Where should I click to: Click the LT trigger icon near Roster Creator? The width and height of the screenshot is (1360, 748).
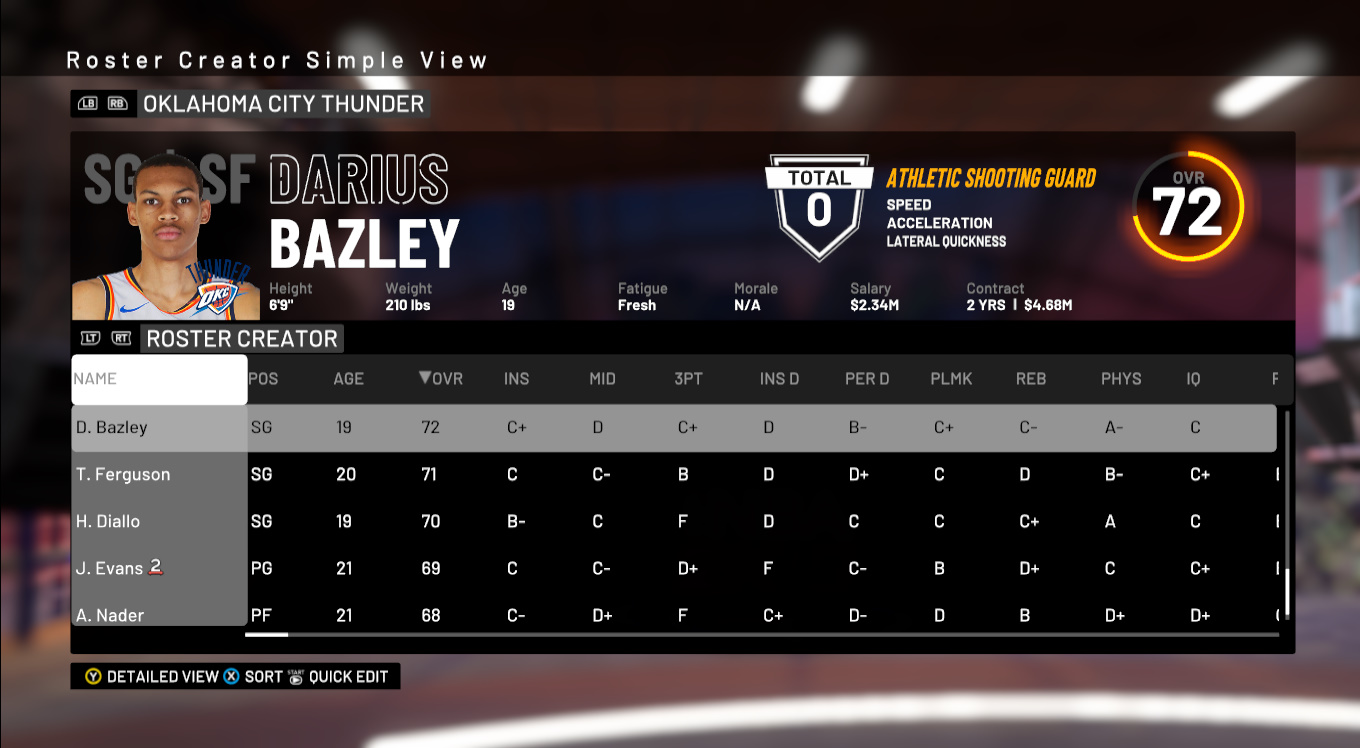point(90,339)
